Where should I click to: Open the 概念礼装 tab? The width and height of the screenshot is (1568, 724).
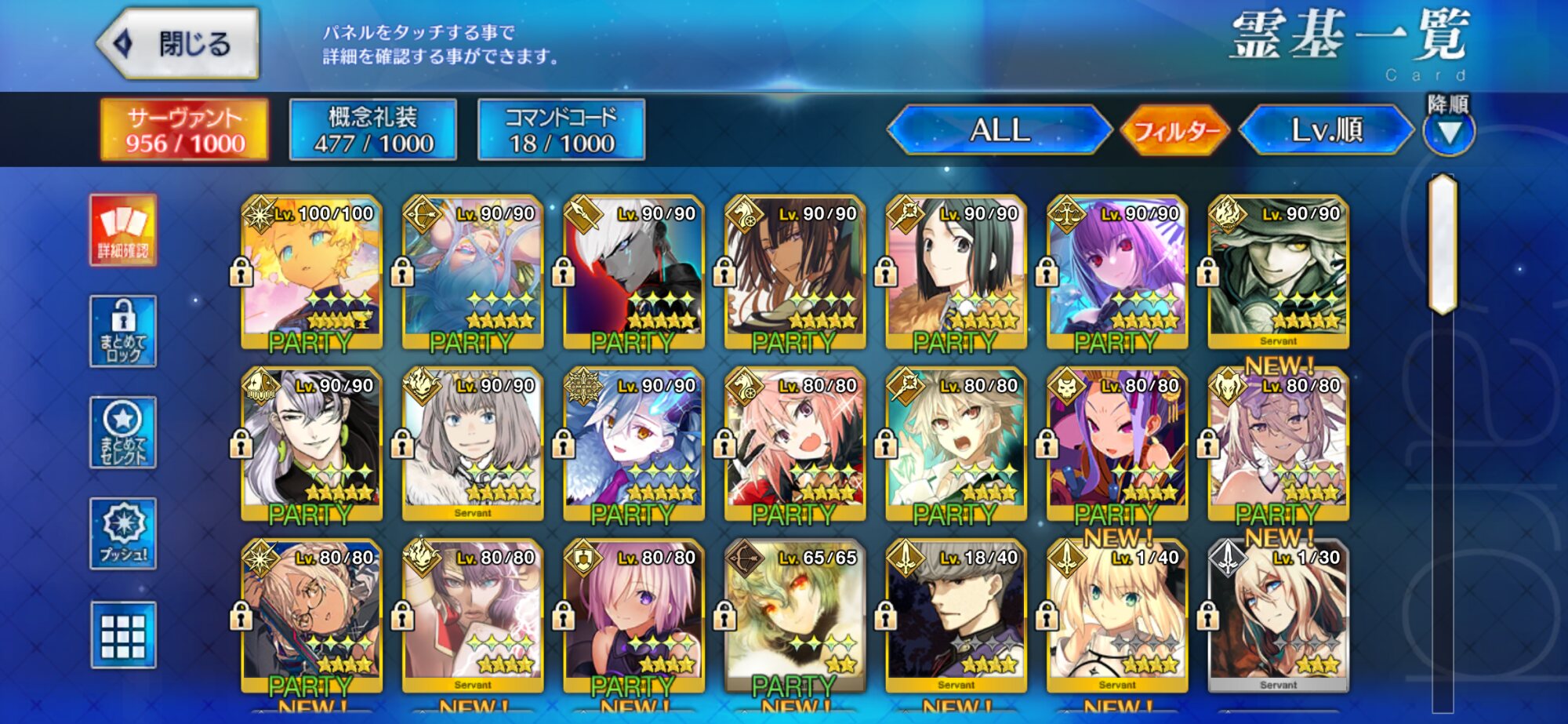pos(373,130)
